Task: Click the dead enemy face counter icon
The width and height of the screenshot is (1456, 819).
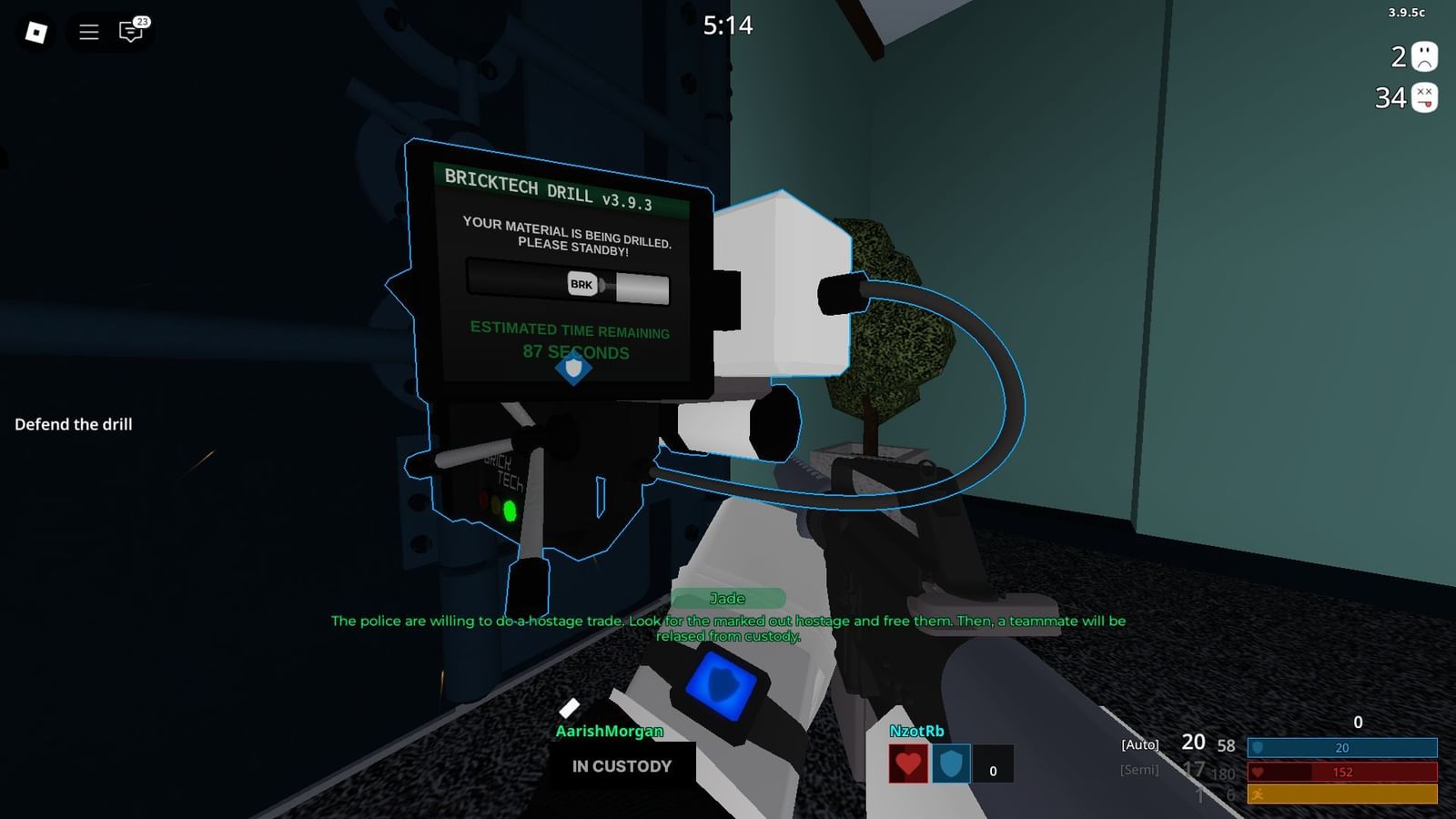Action: click(x=1424, y=95)
